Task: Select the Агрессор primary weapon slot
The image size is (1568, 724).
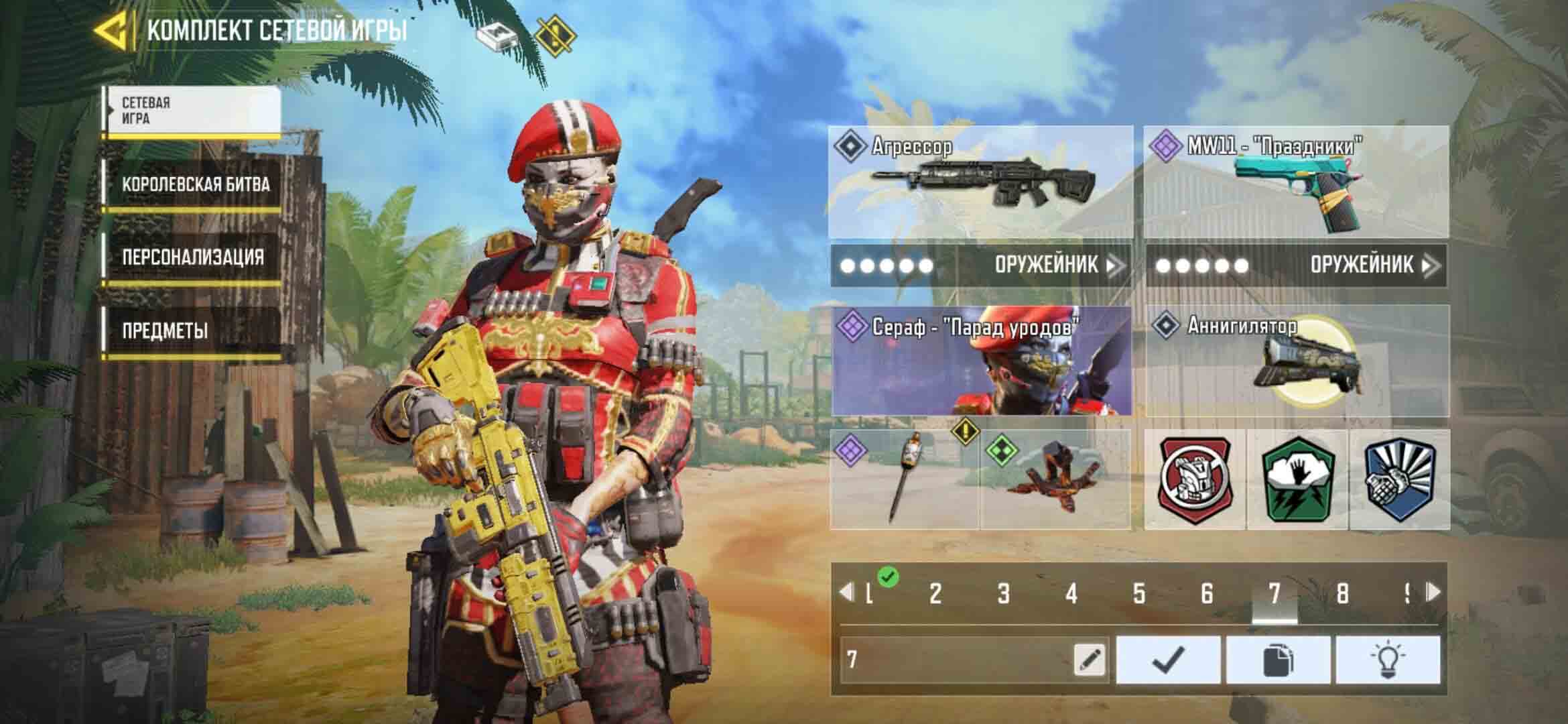Action: click(981, 182)
